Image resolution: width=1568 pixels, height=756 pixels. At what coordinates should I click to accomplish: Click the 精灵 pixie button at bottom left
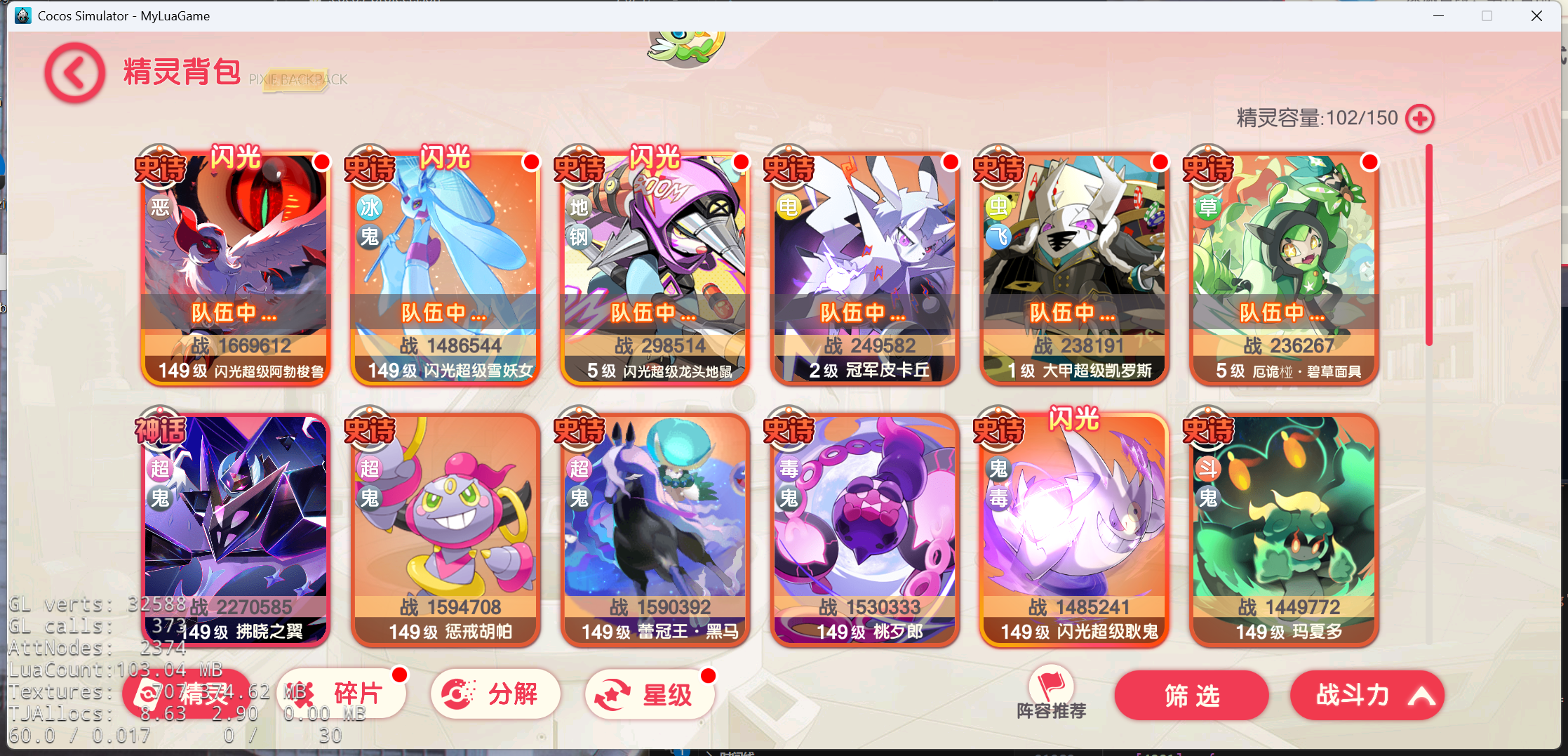pyautogui.click(x=186, y=694)
